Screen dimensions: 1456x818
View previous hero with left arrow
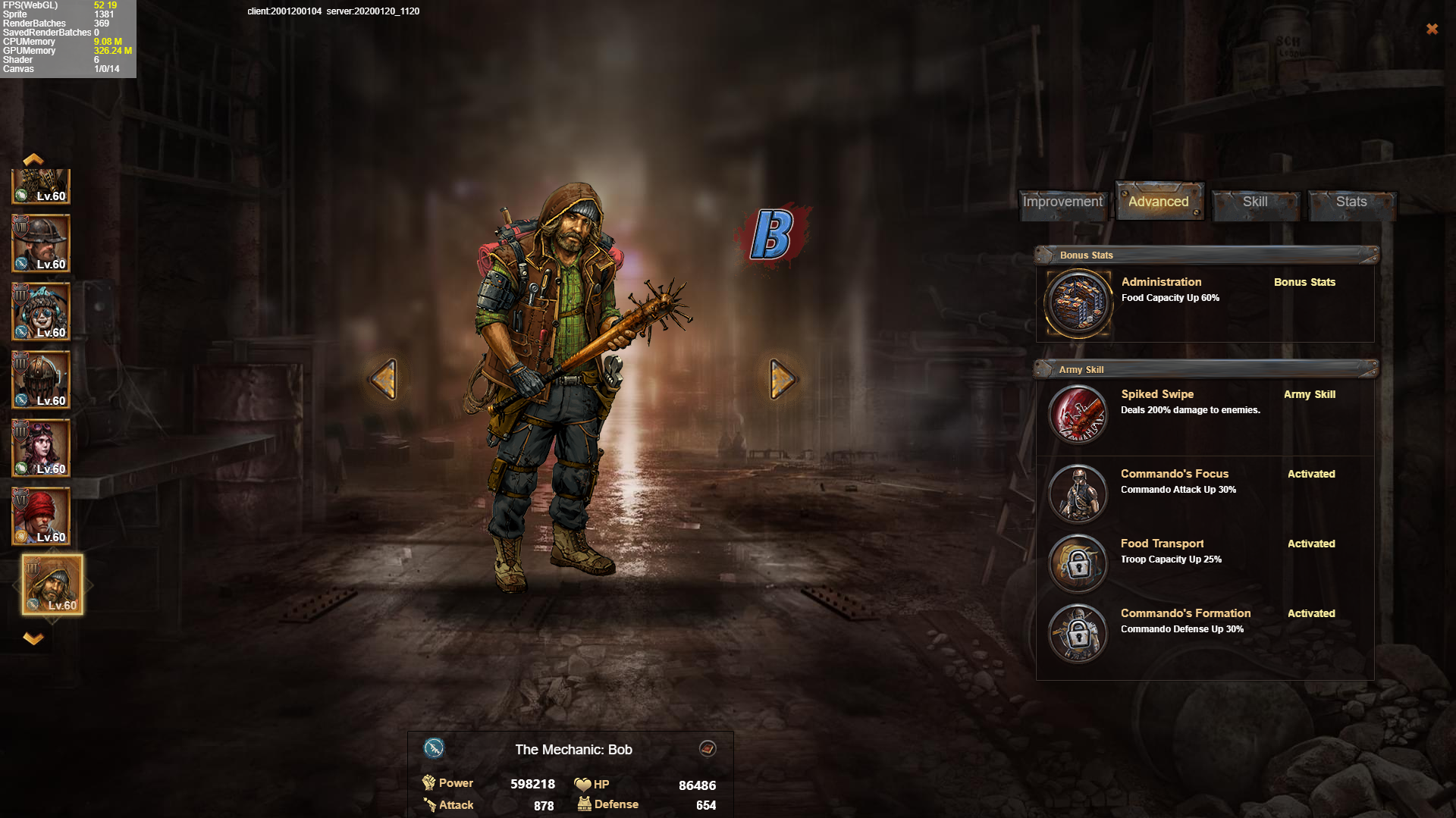click(x=384, y=378)
